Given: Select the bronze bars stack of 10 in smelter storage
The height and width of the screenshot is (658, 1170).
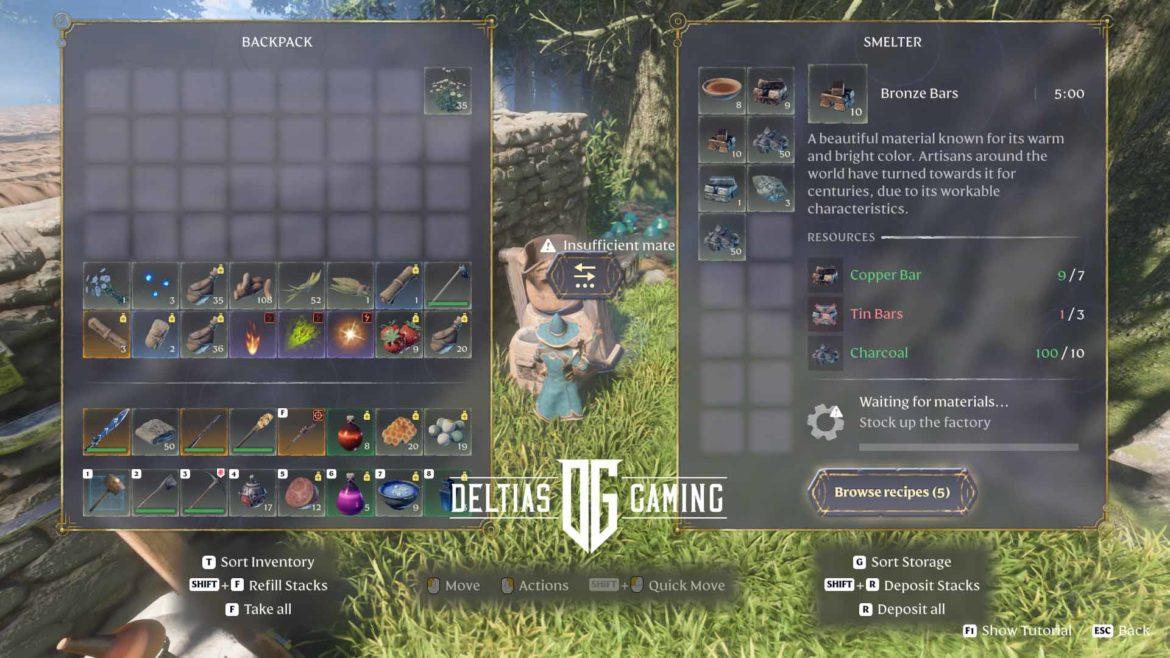Looking at the screenshot, I should point(722,139).
